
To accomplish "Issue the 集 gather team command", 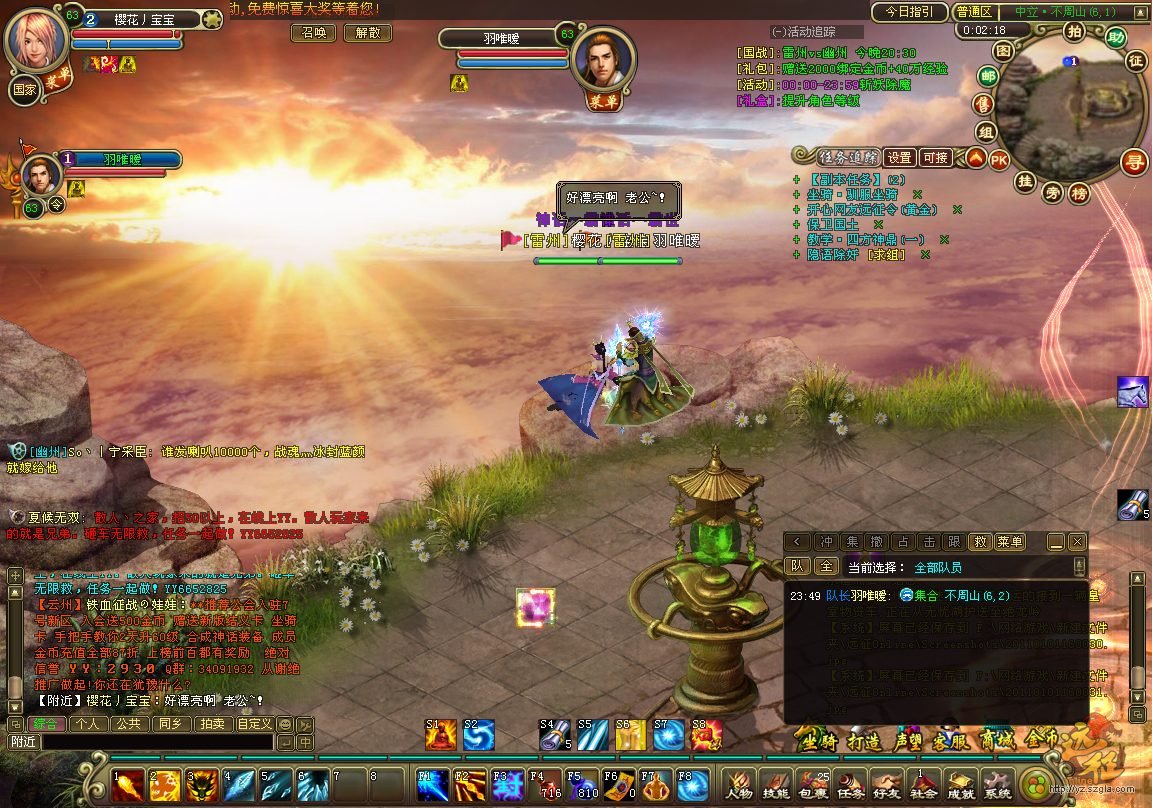I will (x=851, y=542).
